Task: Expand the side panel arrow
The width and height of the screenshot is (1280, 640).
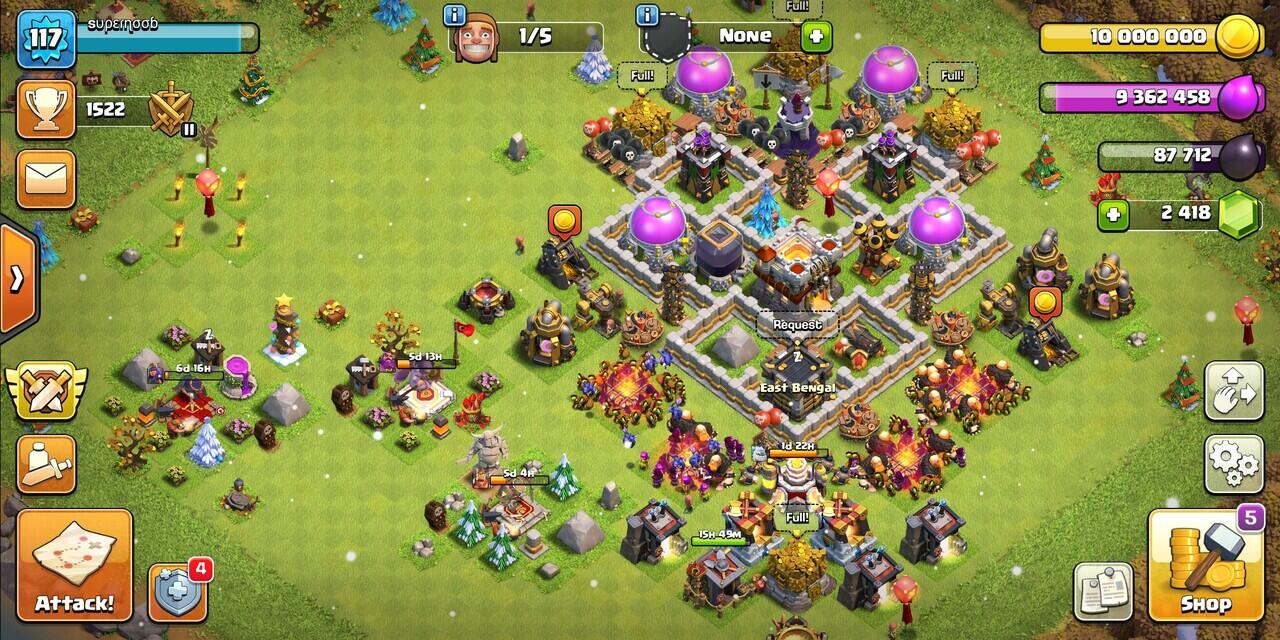Action: tap(17, 278)
